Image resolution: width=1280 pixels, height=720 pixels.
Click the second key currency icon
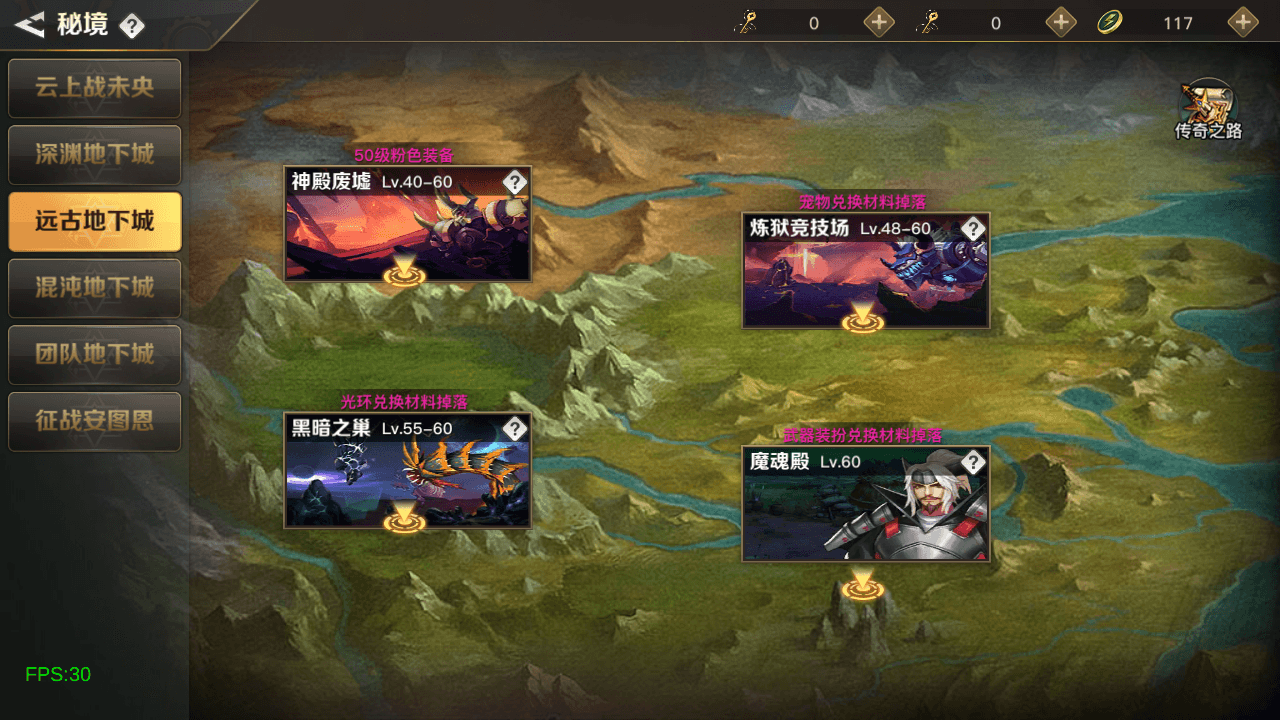pos(928,21)
